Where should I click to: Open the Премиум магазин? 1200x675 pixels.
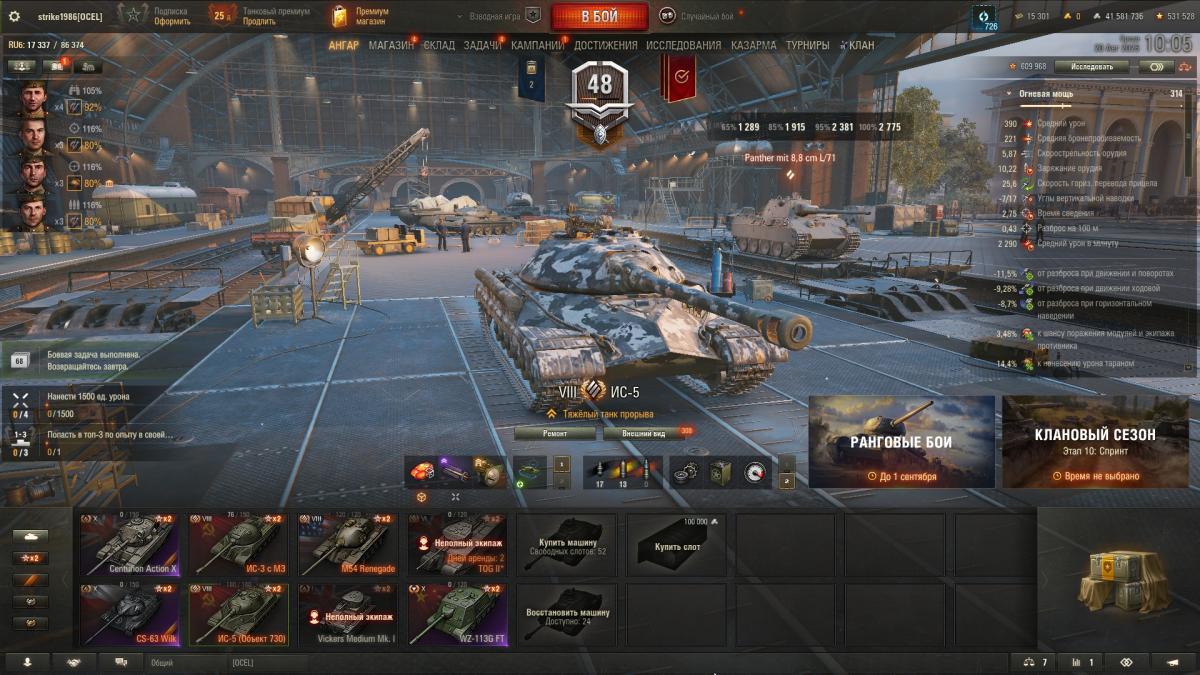[362, 16]
